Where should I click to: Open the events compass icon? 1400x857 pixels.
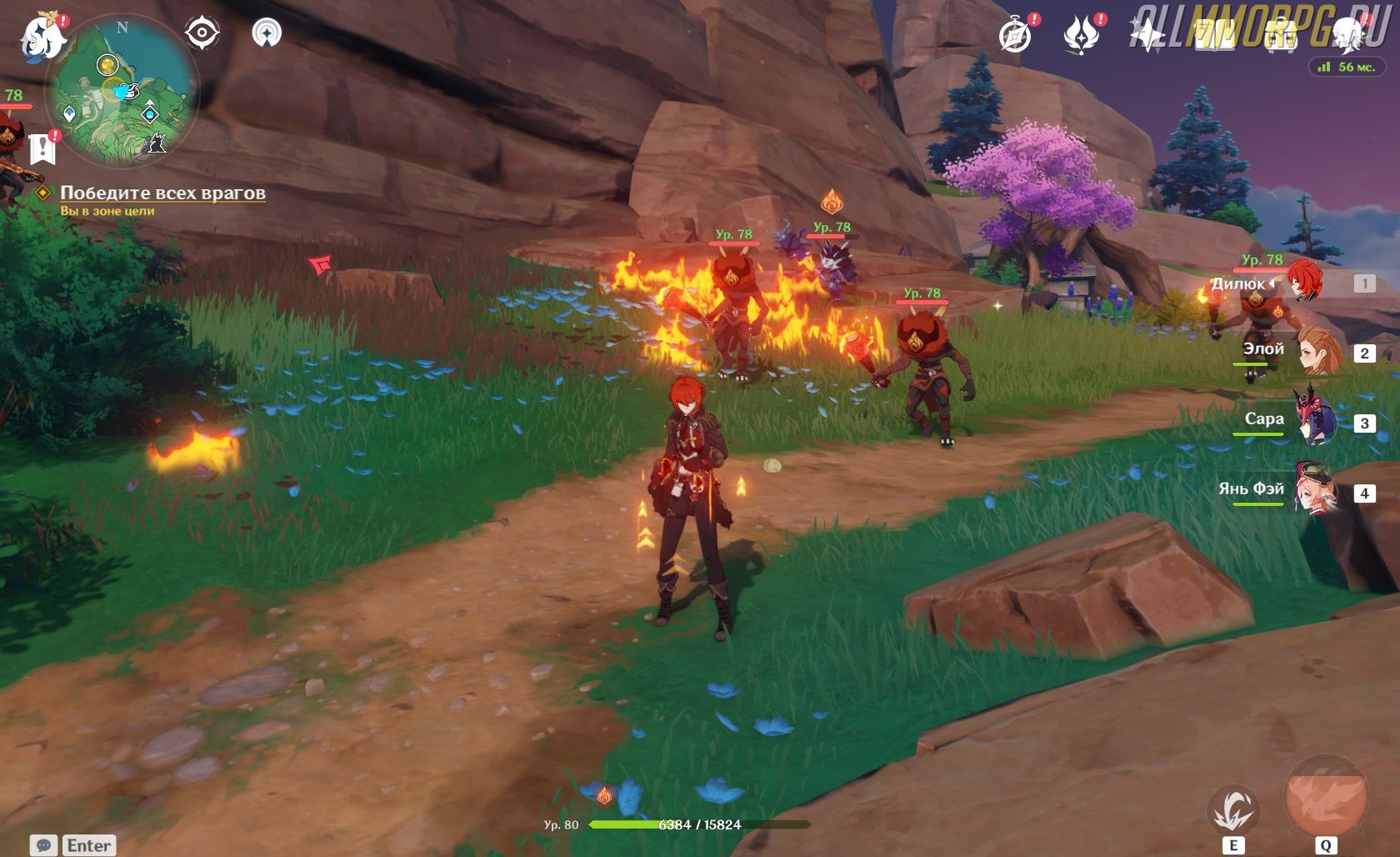[x=1015, y=35]
